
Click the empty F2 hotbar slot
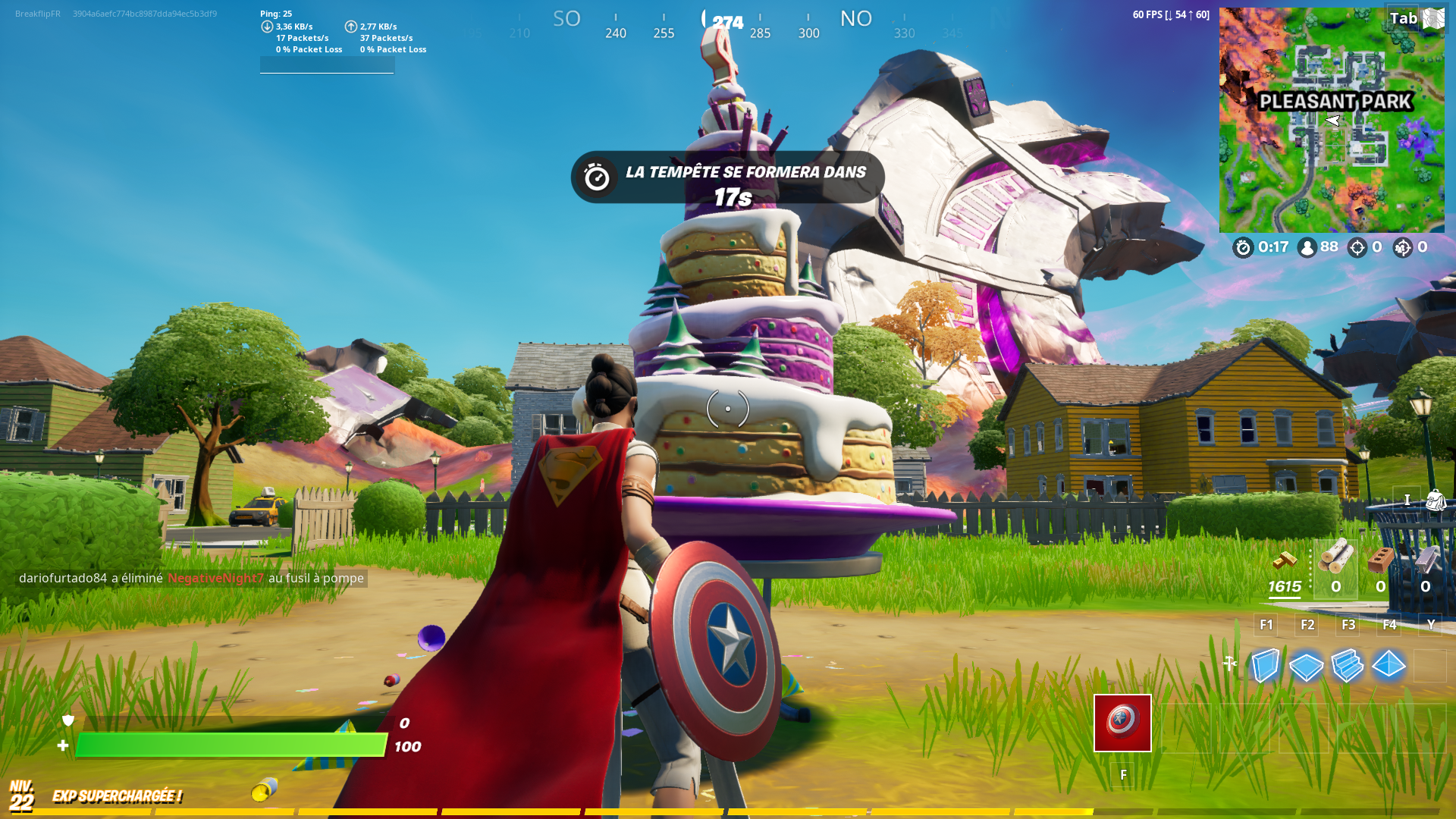pyautogui.click(x=1306, y=624)
